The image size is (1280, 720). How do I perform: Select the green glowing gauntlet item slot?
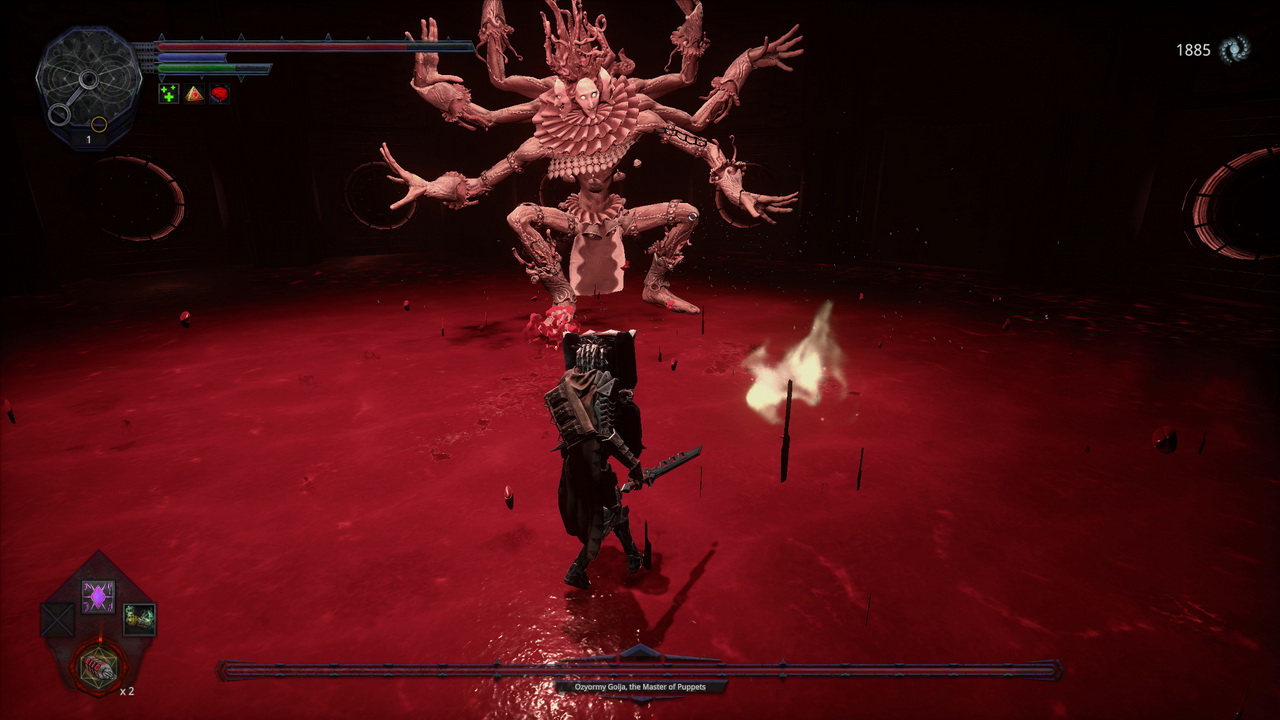click(x=139, y=619)
